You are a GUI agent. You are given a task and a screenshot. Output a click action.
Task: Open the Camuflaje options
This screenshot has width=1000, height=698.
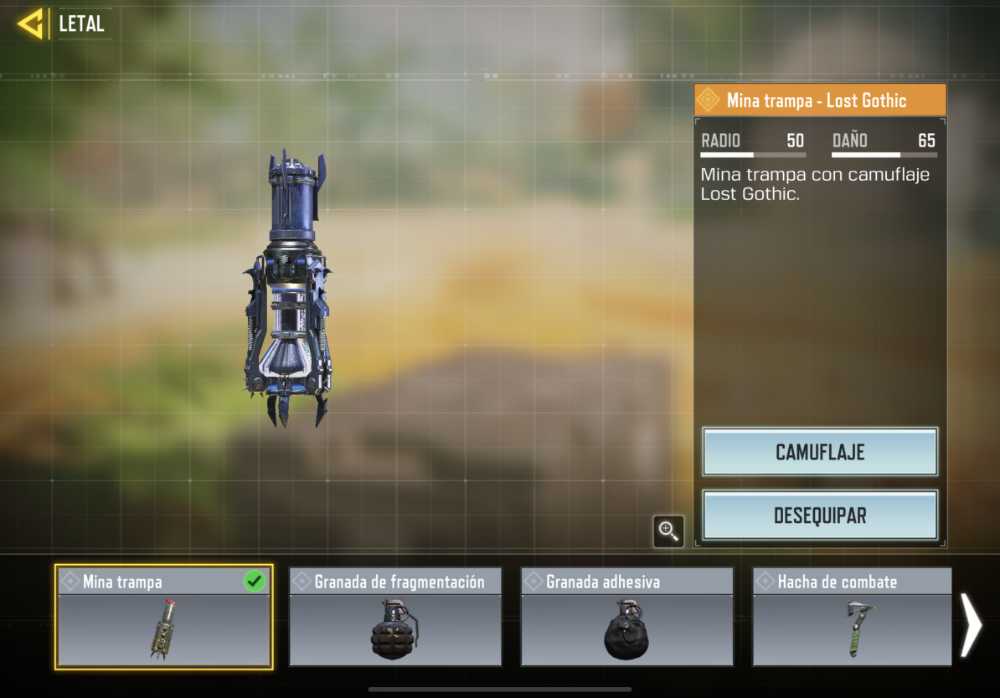819,452
